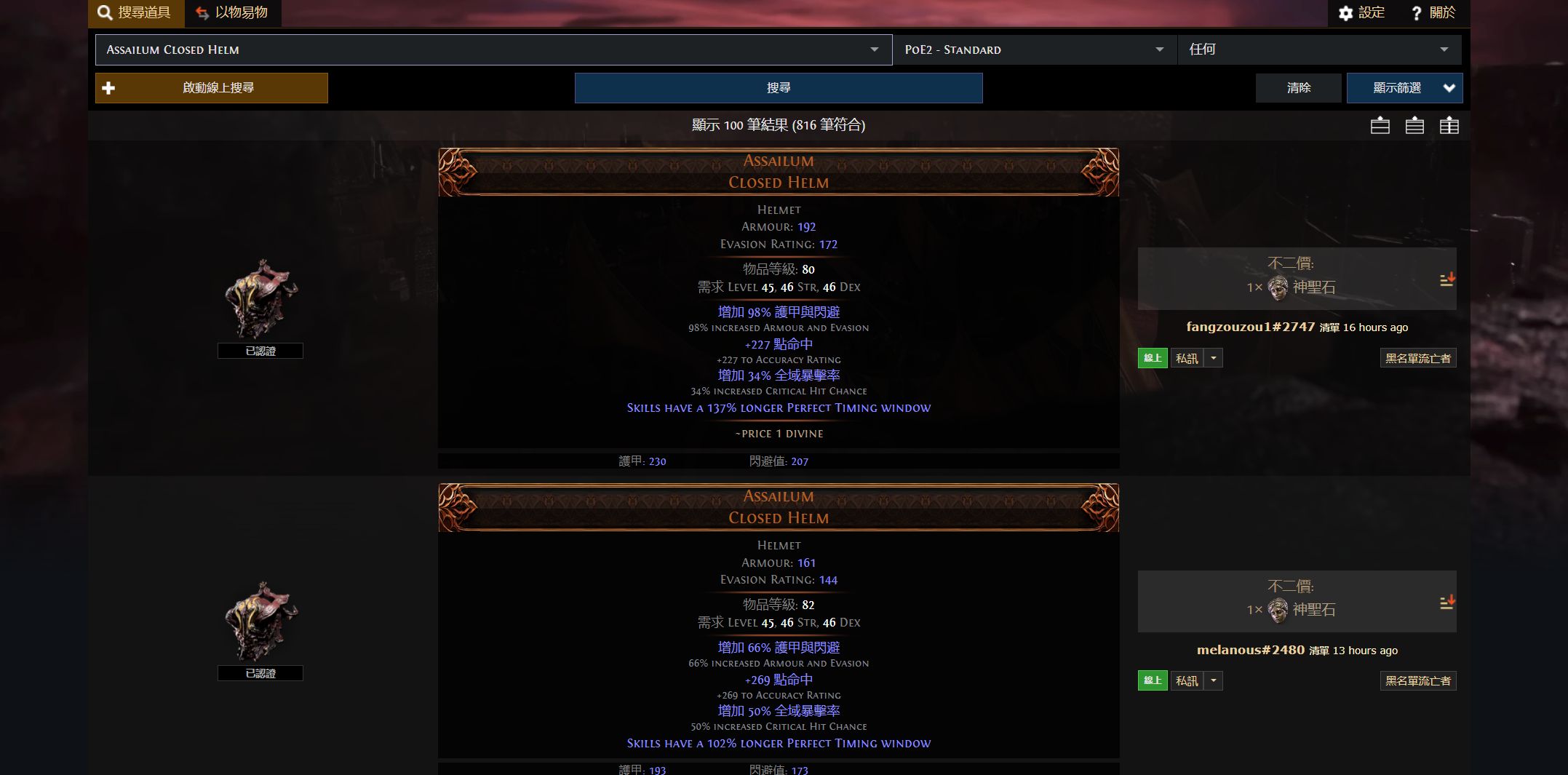1568x775 pixels.
Task: Click the green 線上 status badge on the first listing
Action: (x=1152, y=357)
